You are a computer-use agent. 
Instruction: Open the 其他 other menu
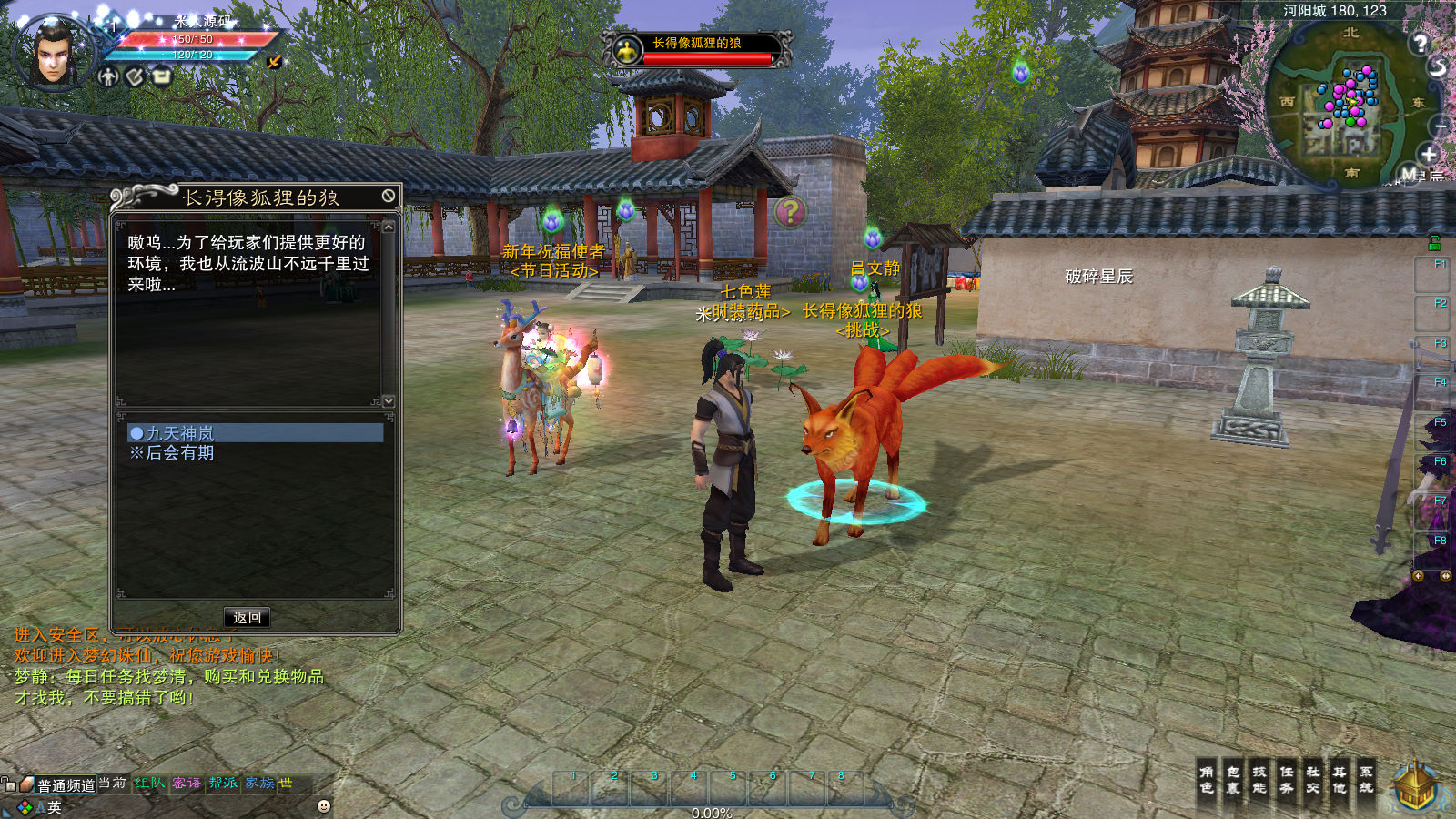coord(1340,780)
